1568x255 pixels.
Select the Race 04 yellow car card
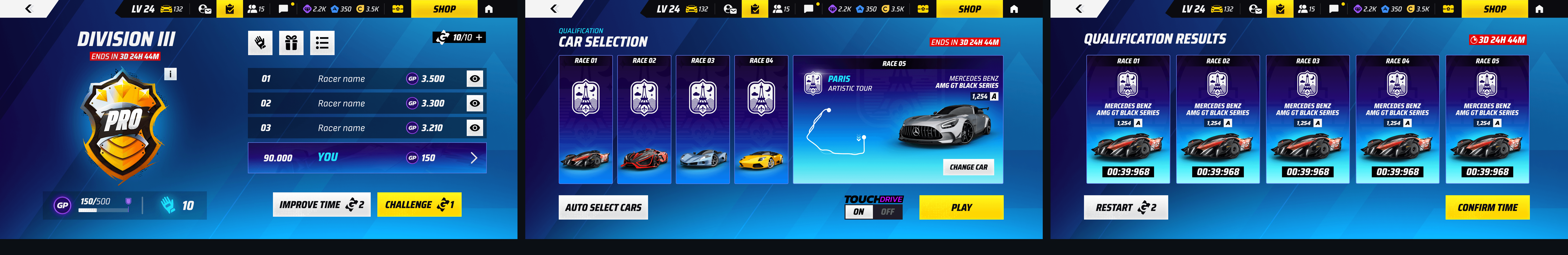pos(761,120)
